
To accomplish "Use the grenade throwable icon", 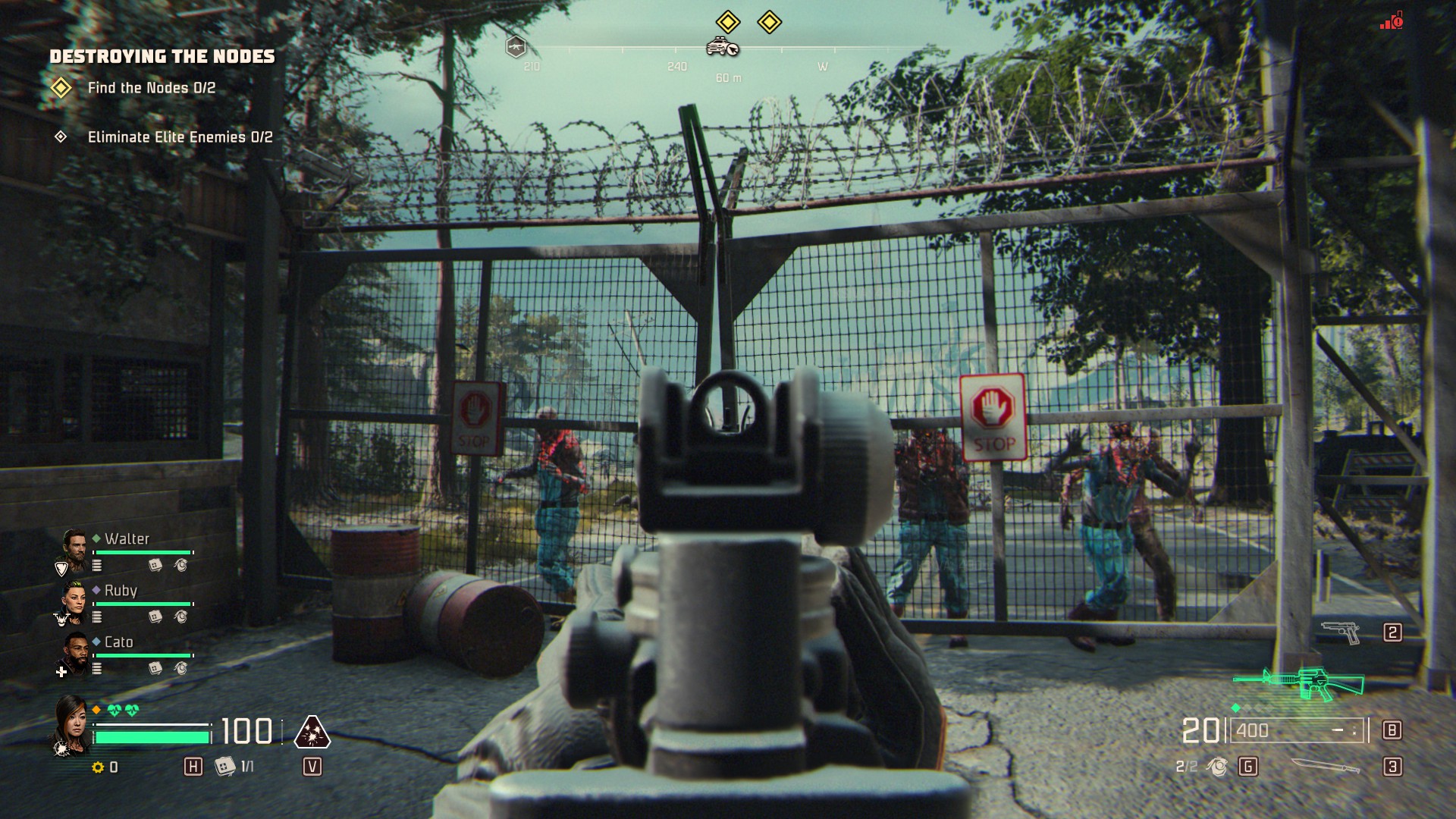I will point(1218,767).
